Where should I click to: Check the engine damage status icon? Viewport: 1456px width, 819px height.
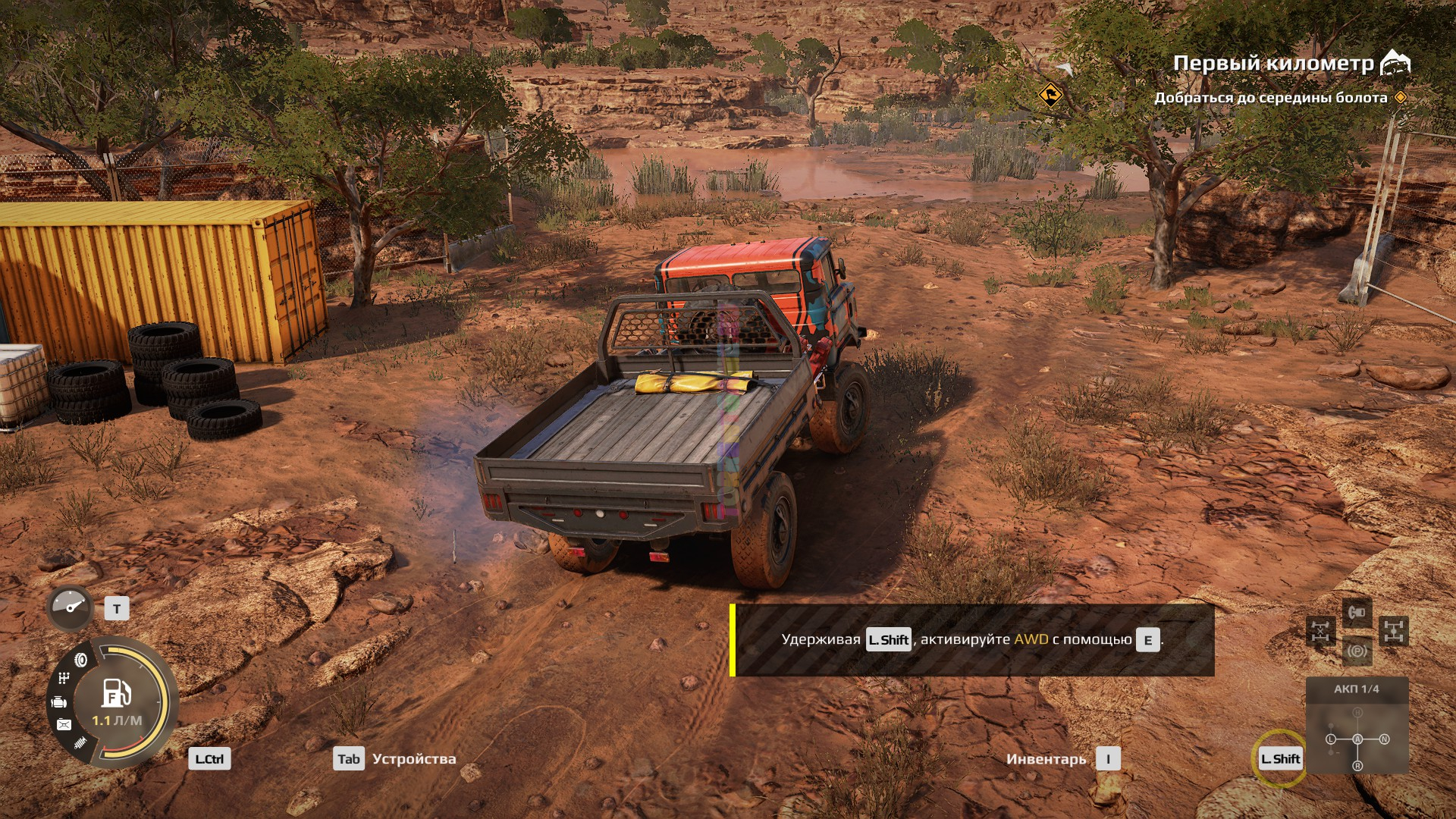coord(59,703)
